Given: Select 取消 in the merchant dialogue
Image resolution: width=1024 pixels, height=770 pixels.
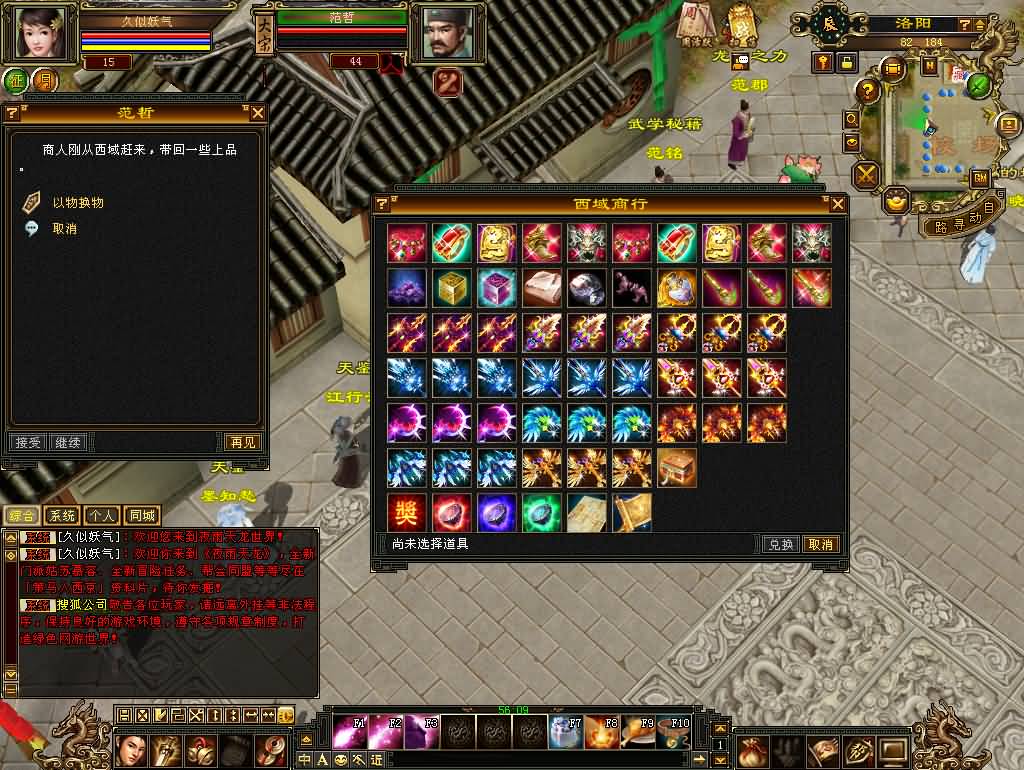Looking at the screenshot, I should point(64,229).
